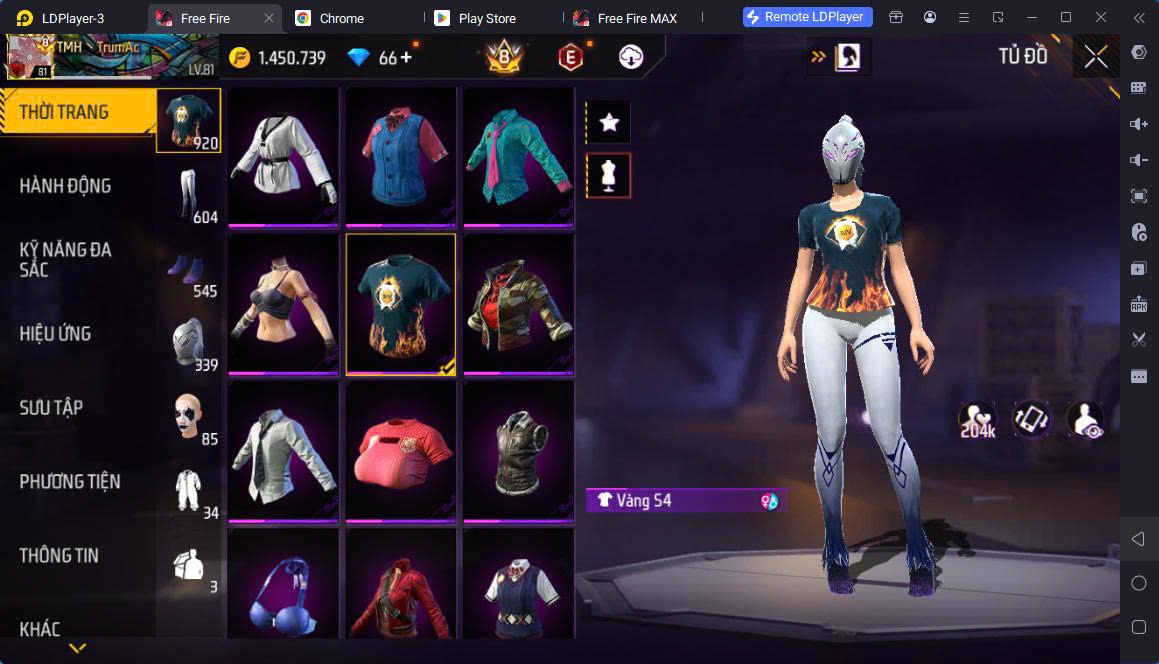Screen dimensions: 1159x664
Task: Click the 204k likes heart icon
Action: 977,419
